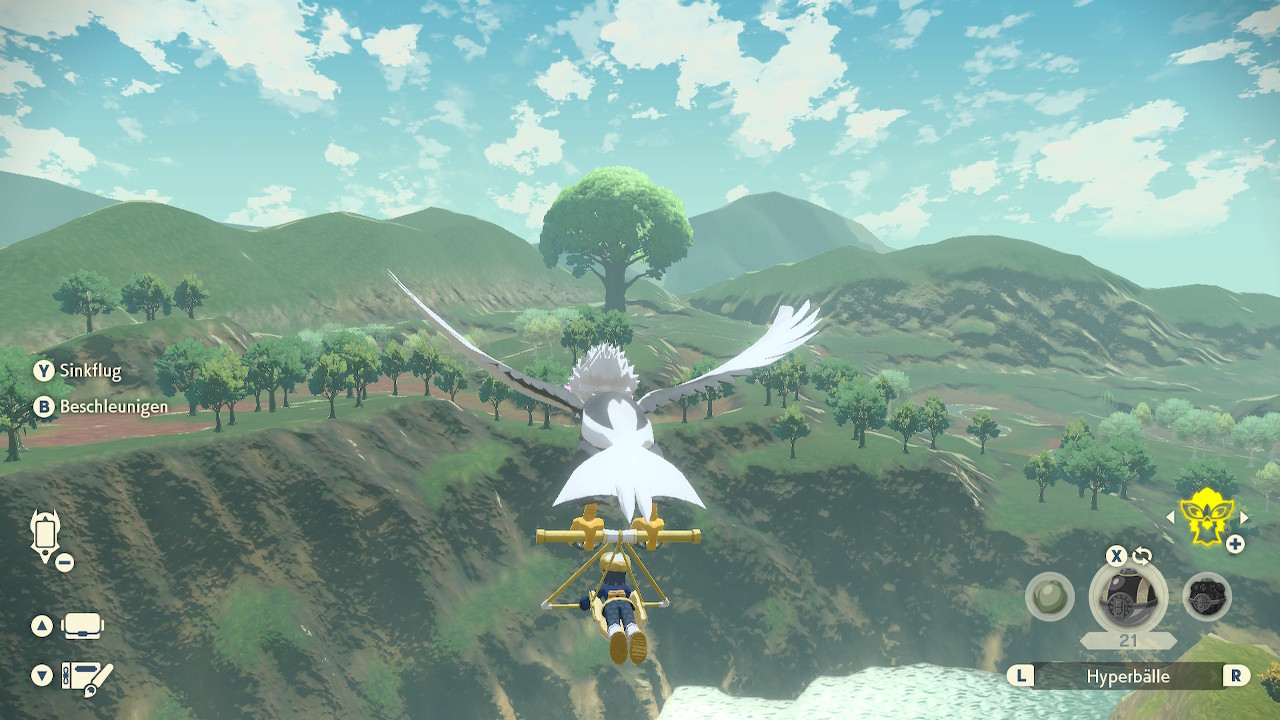
Task: Choose the dark heavy ball slot
Action: [x=1207, y=597]
